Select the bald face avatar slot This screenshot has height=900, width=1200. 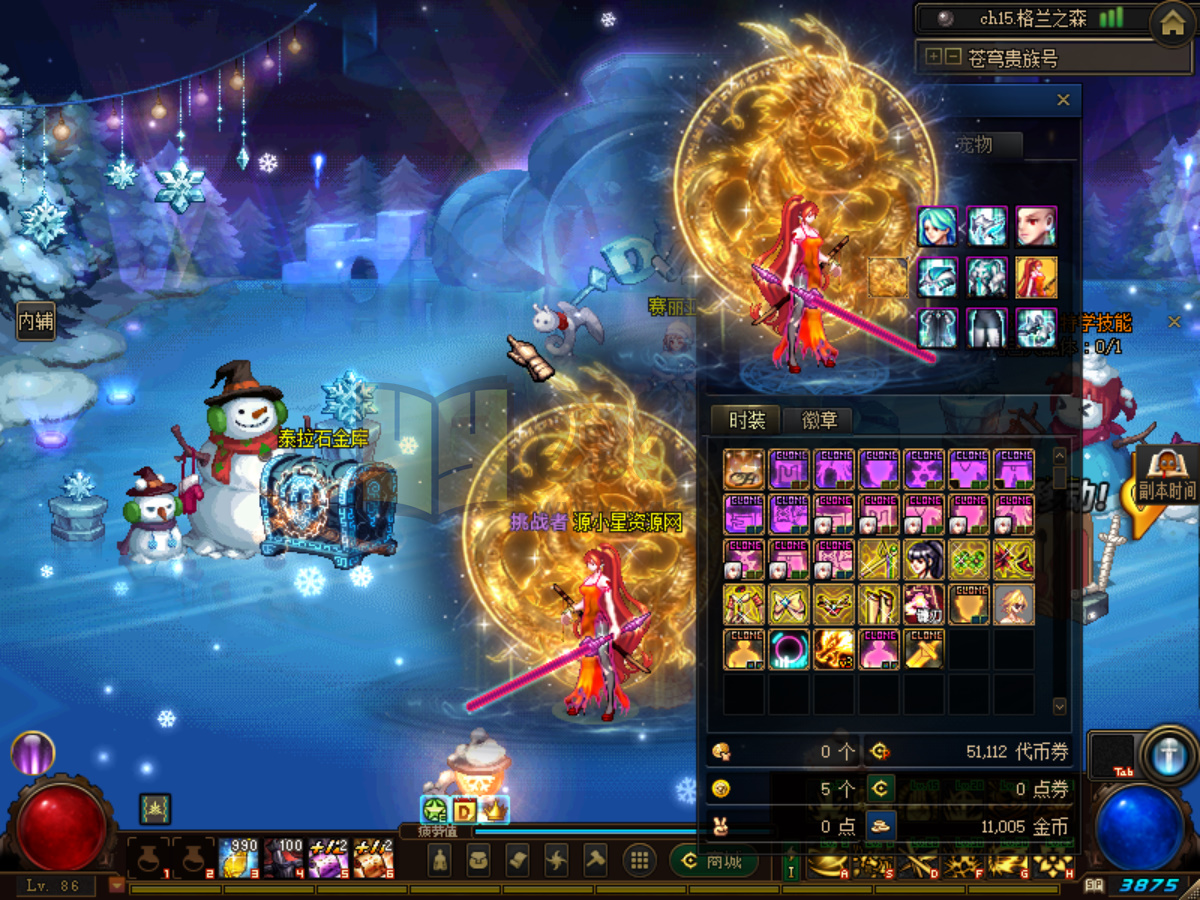coord(1037,227)
